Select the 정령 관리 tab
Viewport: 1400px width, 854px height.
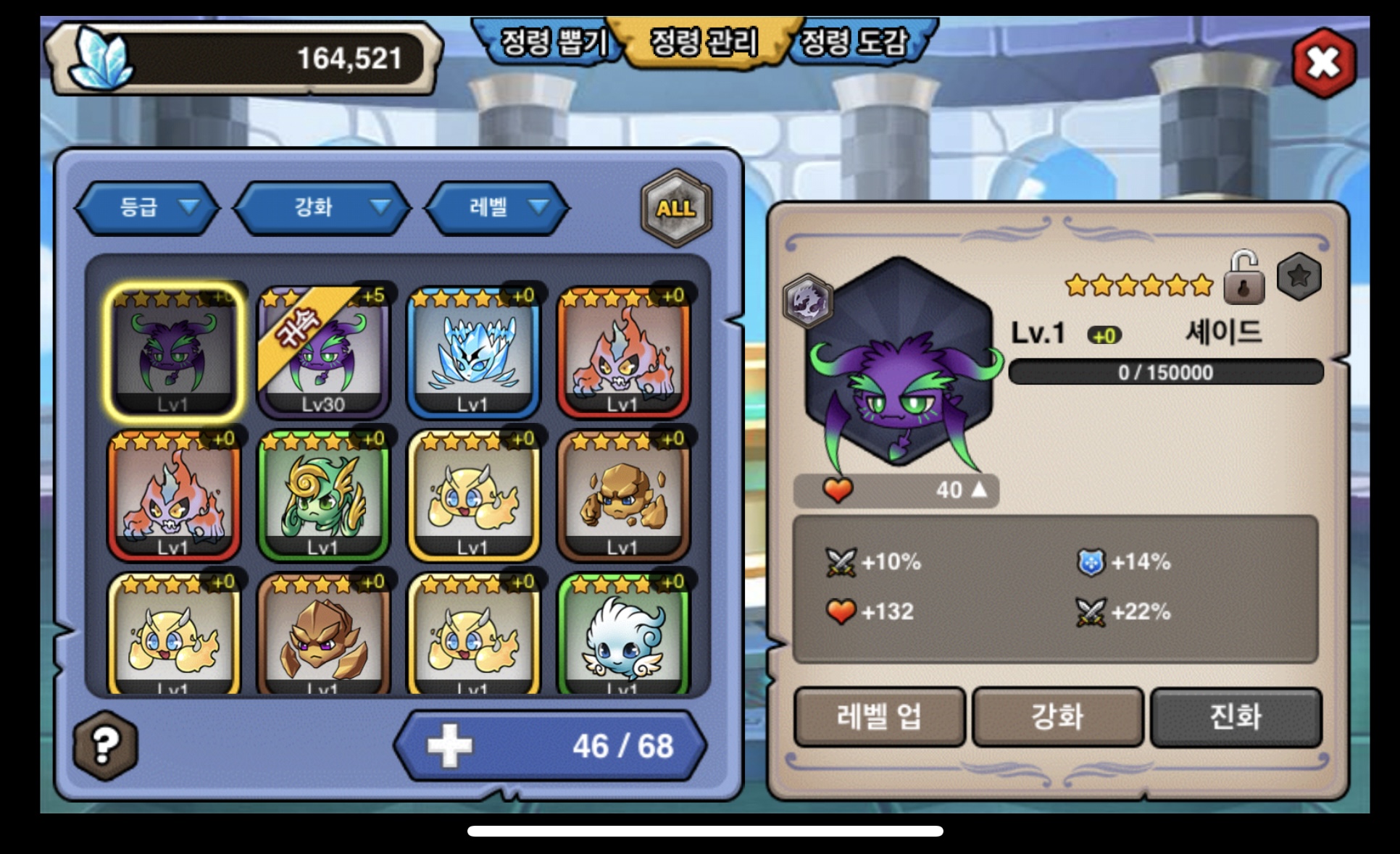704,42
